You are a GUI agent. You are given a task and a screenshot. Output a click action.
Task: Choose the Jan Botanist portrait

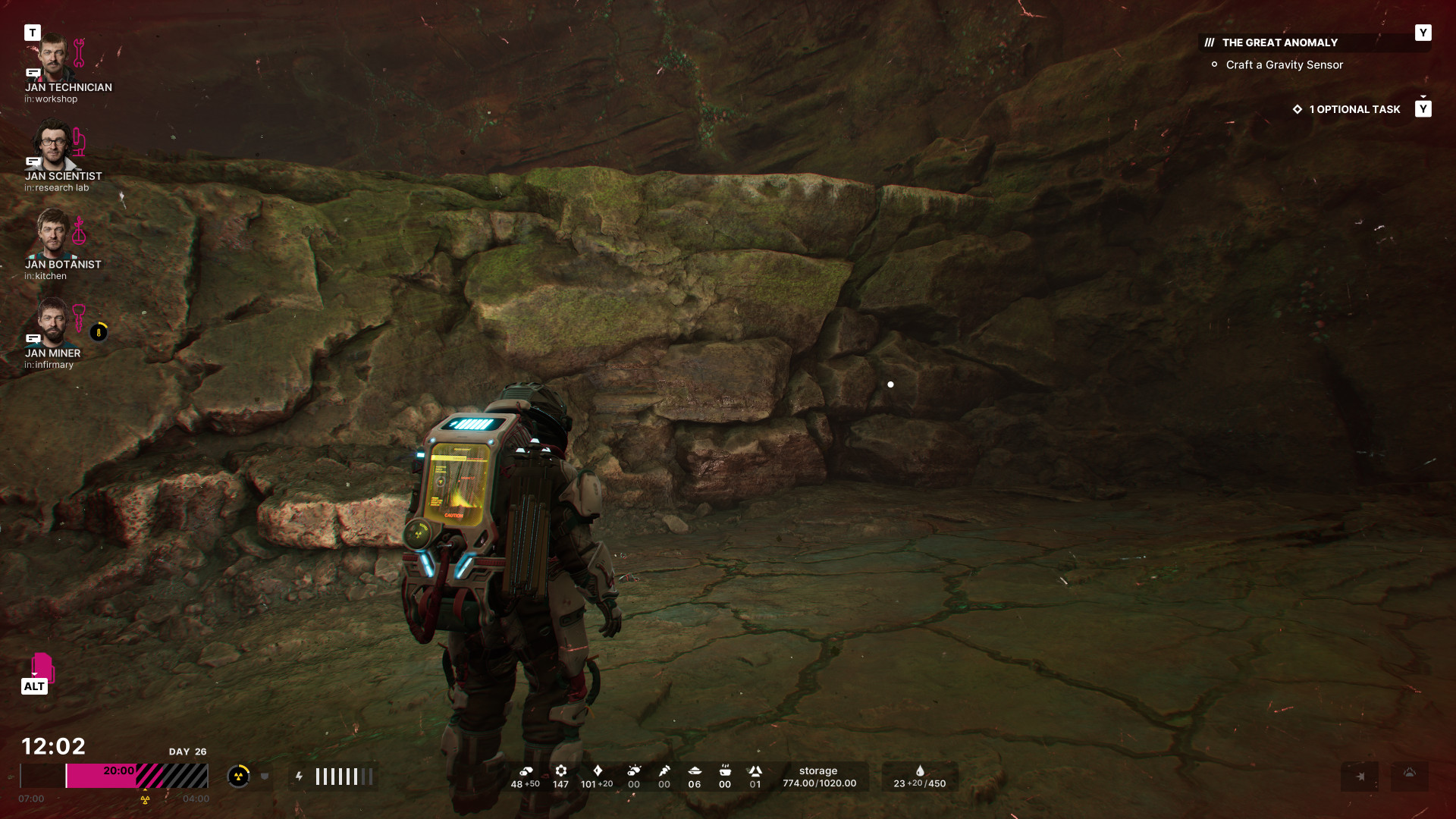(53, 234)
